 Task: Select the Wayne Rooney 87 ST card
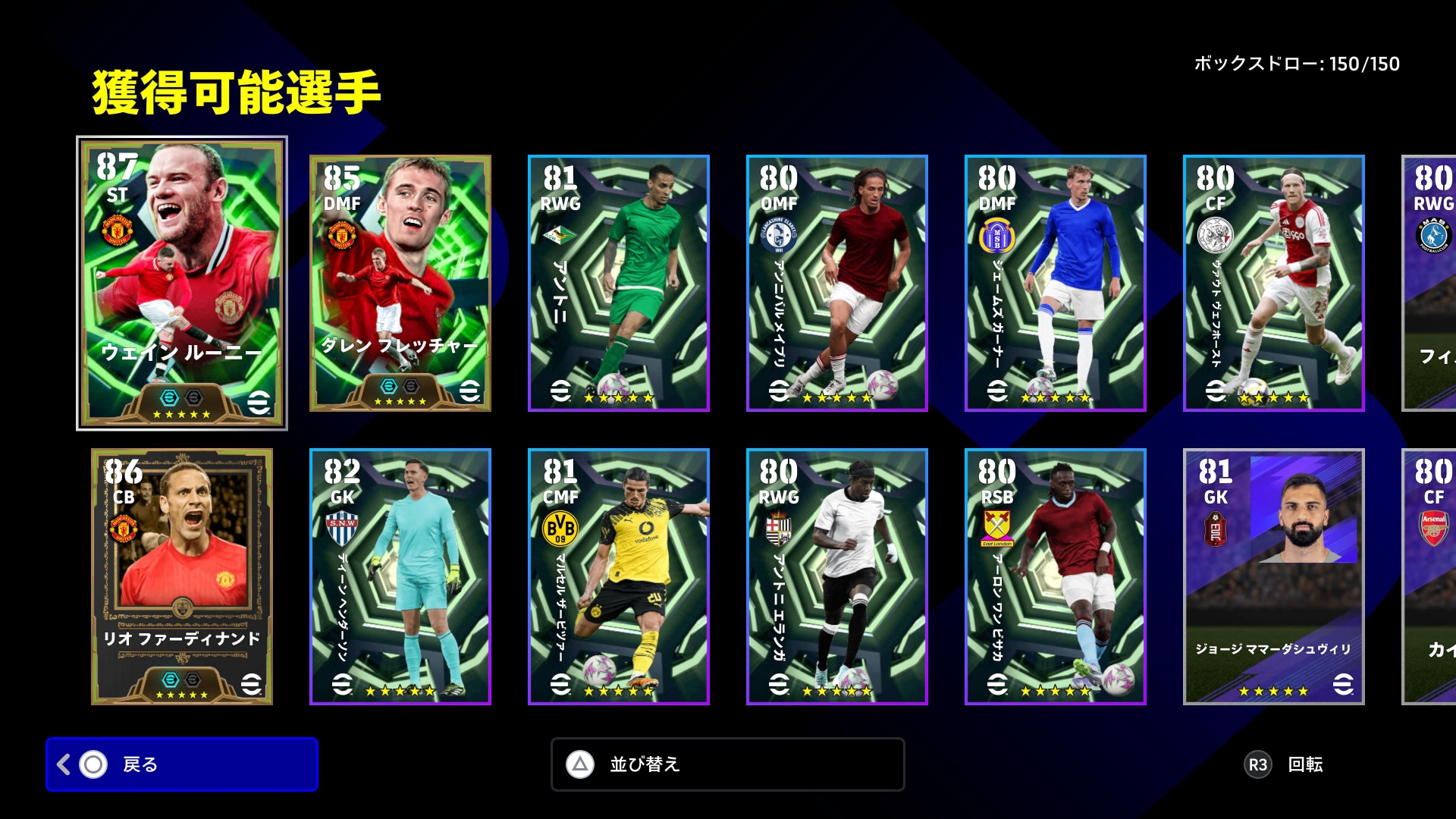[182, 283]
